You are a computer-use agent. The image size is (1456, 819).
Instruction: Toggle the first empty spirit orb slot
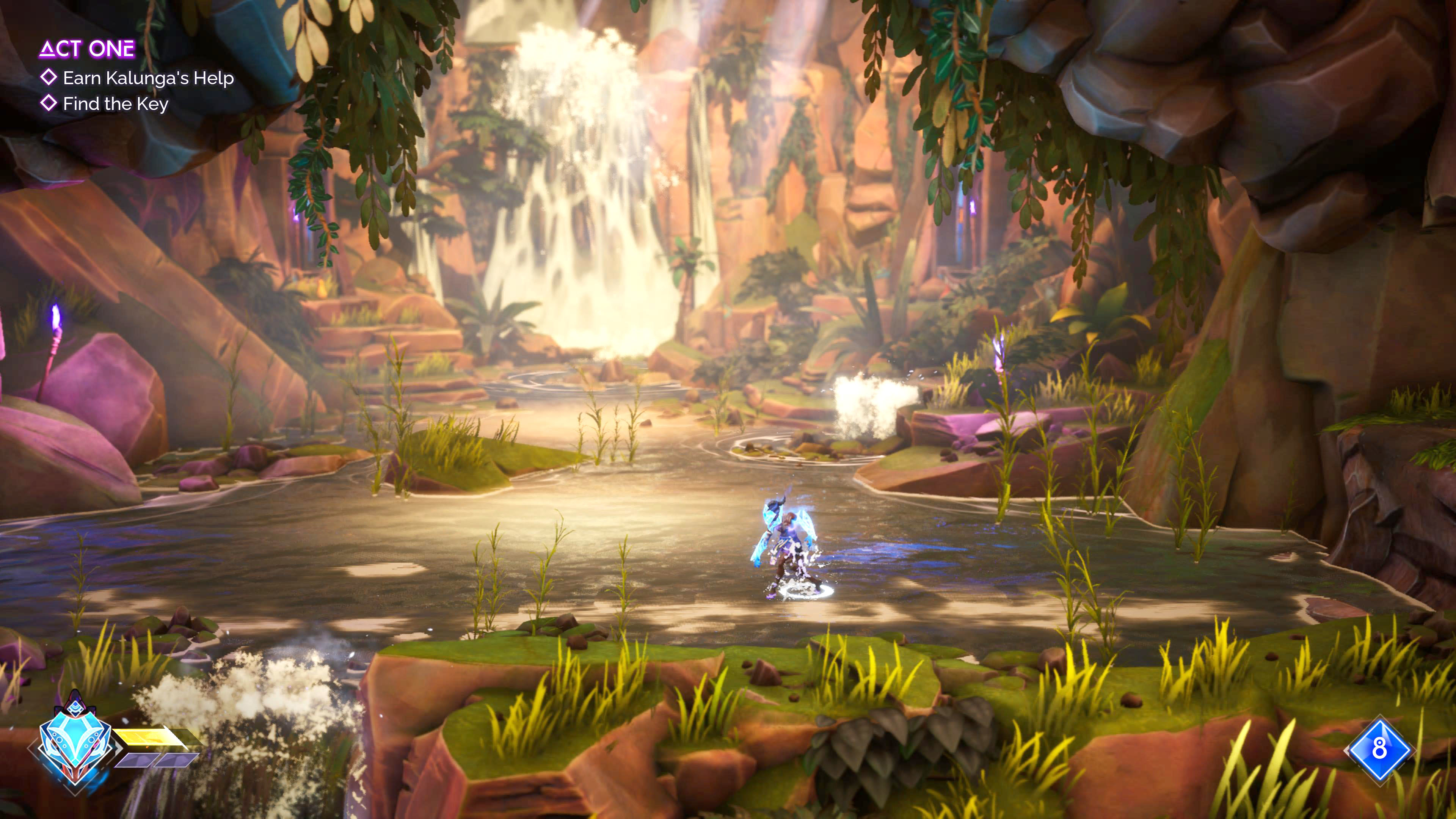133,761
